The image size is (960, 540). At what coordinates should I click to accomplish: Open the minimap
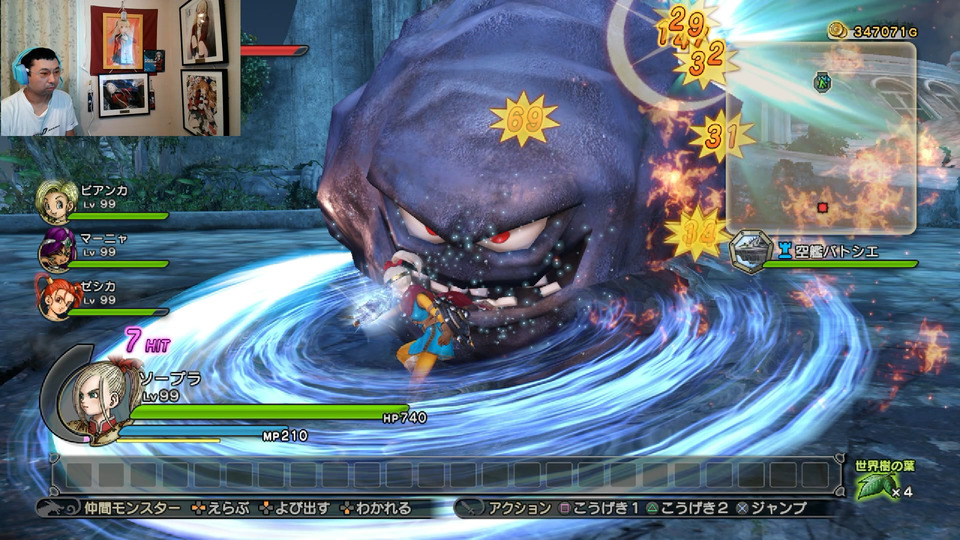821,137
